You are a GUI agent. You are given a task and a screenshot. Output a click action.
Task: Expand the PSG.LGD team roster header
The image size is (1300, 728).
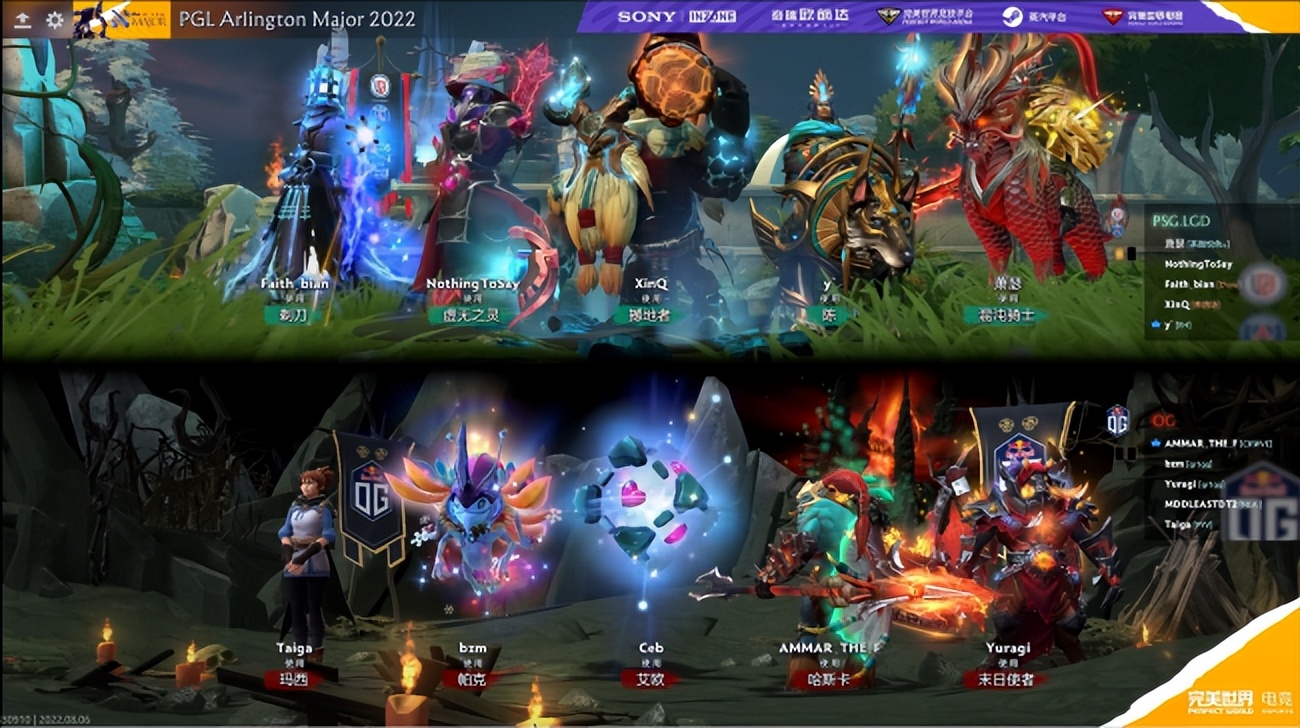[1181, 222]
